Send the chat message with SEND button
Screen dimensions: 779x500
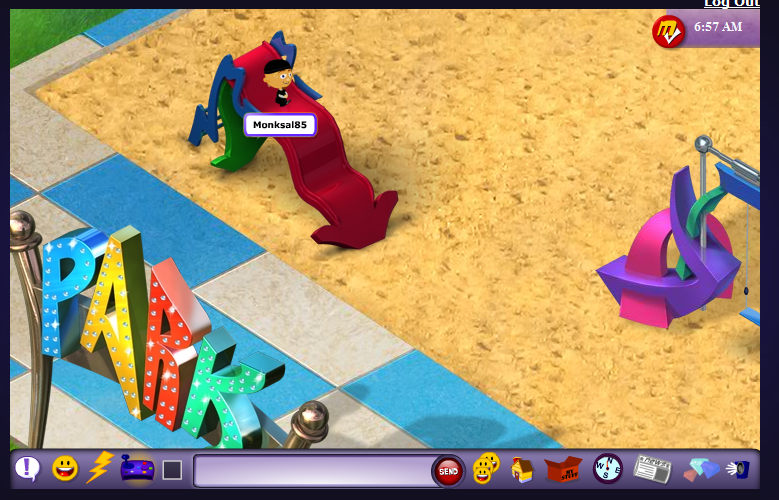pyautogui.click(x=448, y=470)
